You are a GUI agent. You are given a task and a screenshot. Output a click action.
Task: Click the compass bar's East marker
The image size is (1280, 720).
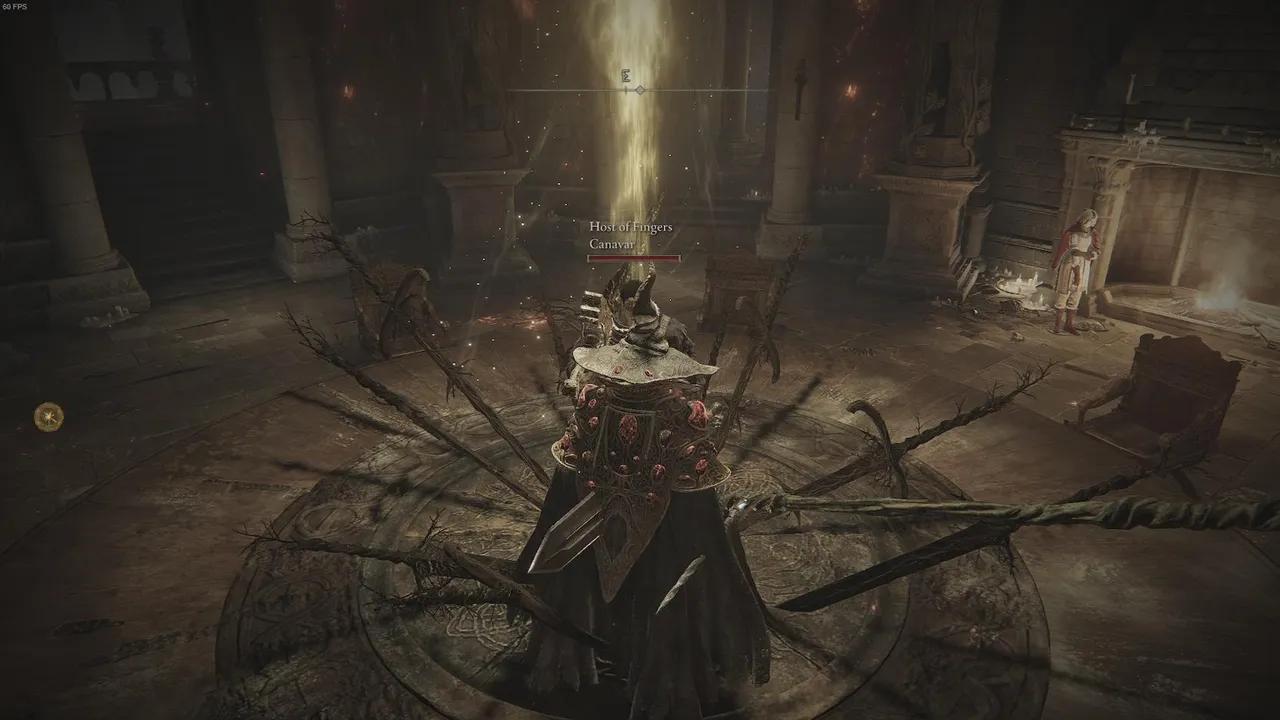point(626,74)
